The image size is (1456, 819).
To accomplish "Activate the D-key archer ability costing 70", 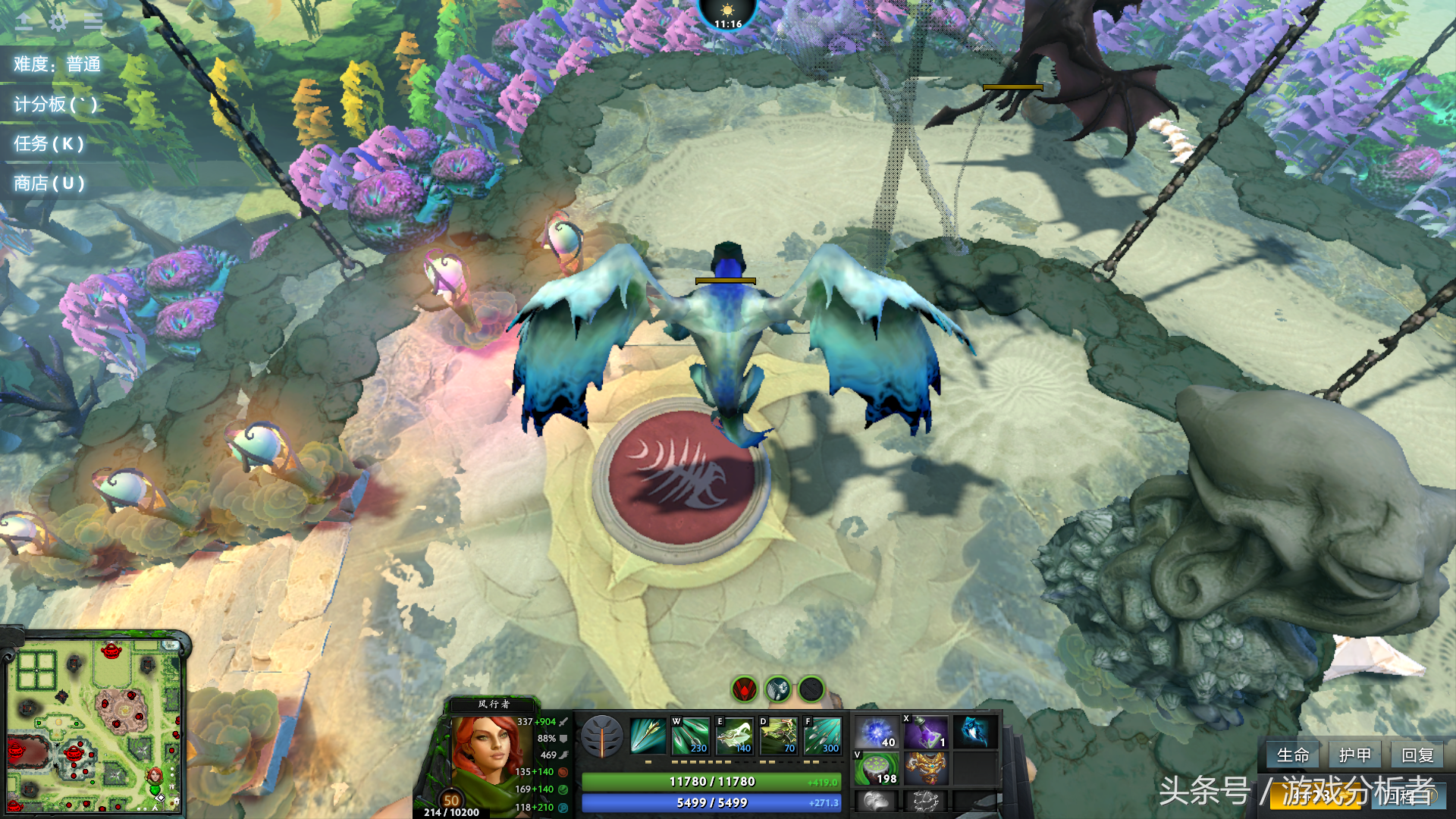I will coord(778,736).
